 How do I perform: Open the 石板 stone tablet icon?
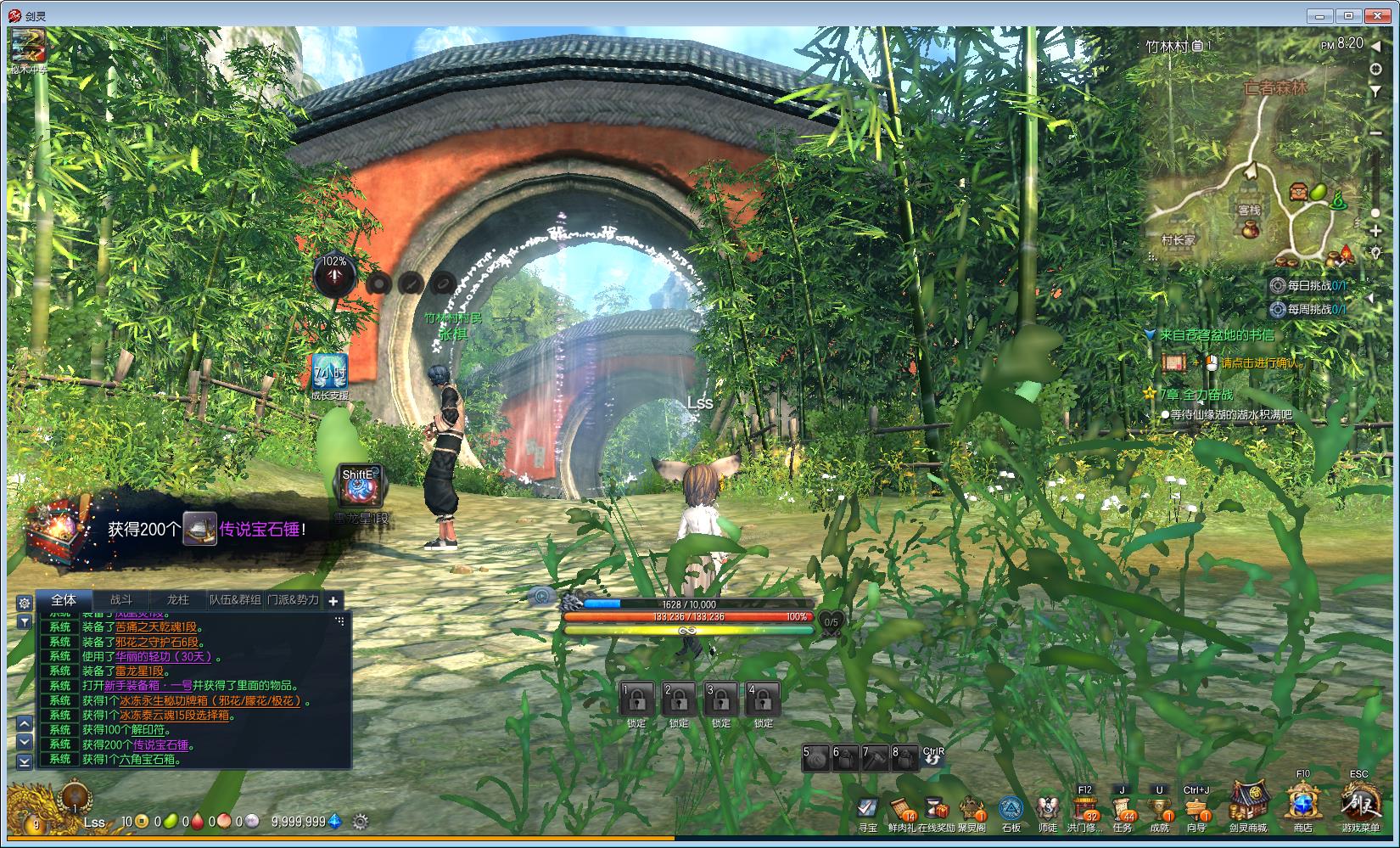[x=1011, y=809]
